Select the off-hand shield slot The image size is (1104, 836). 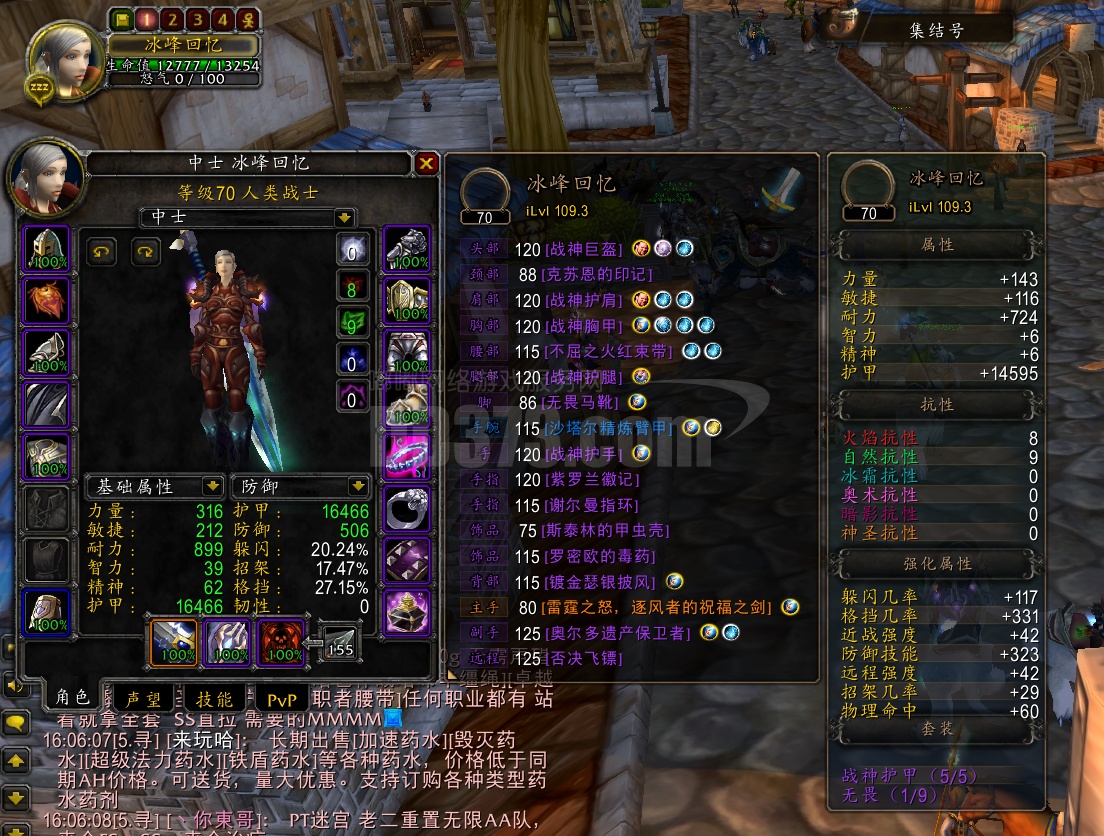pos(228,640)
